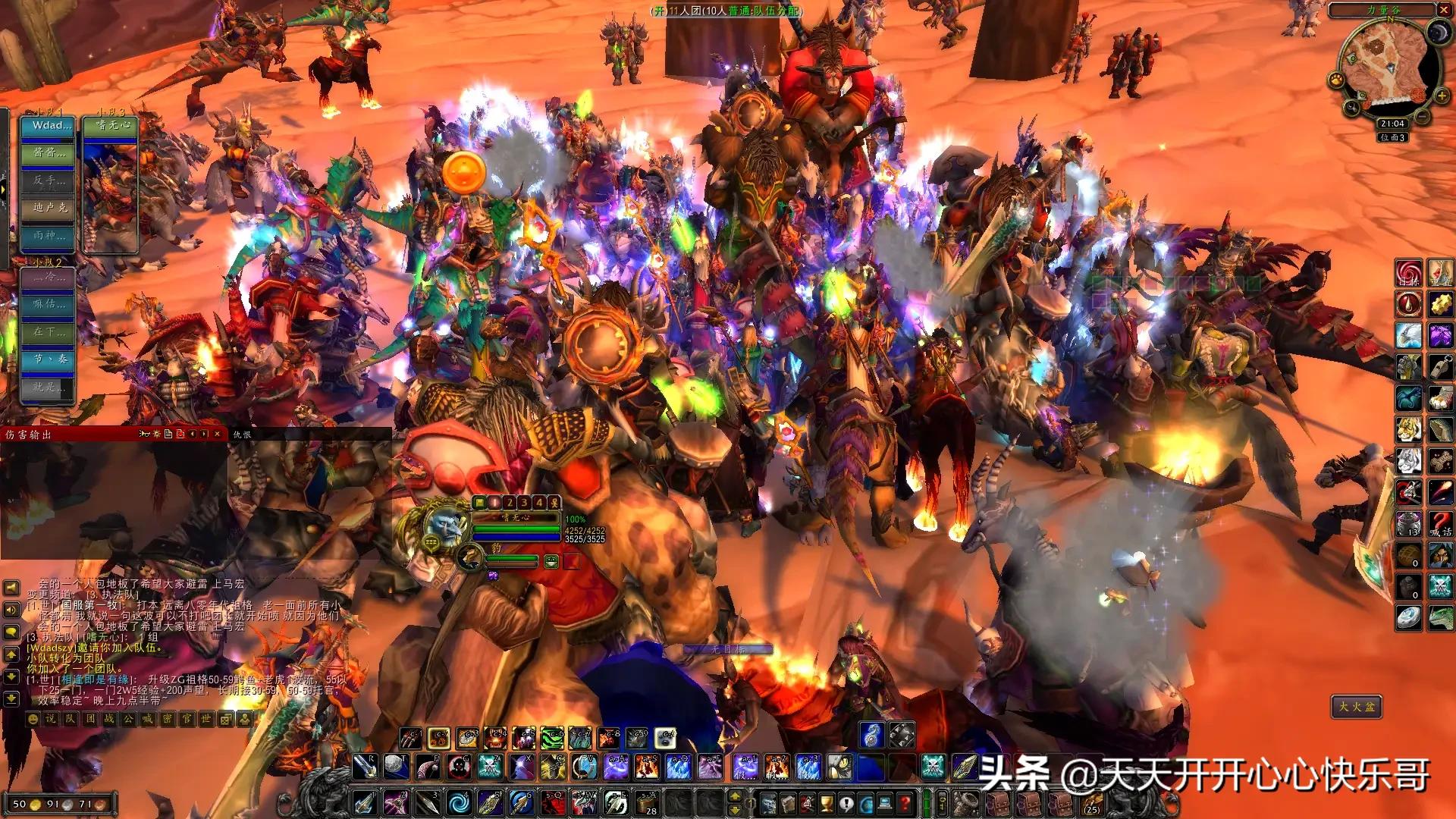1456x819 pixels.
Task: Open the golden trophy achievements menu
Action: [x=827, y=802]
